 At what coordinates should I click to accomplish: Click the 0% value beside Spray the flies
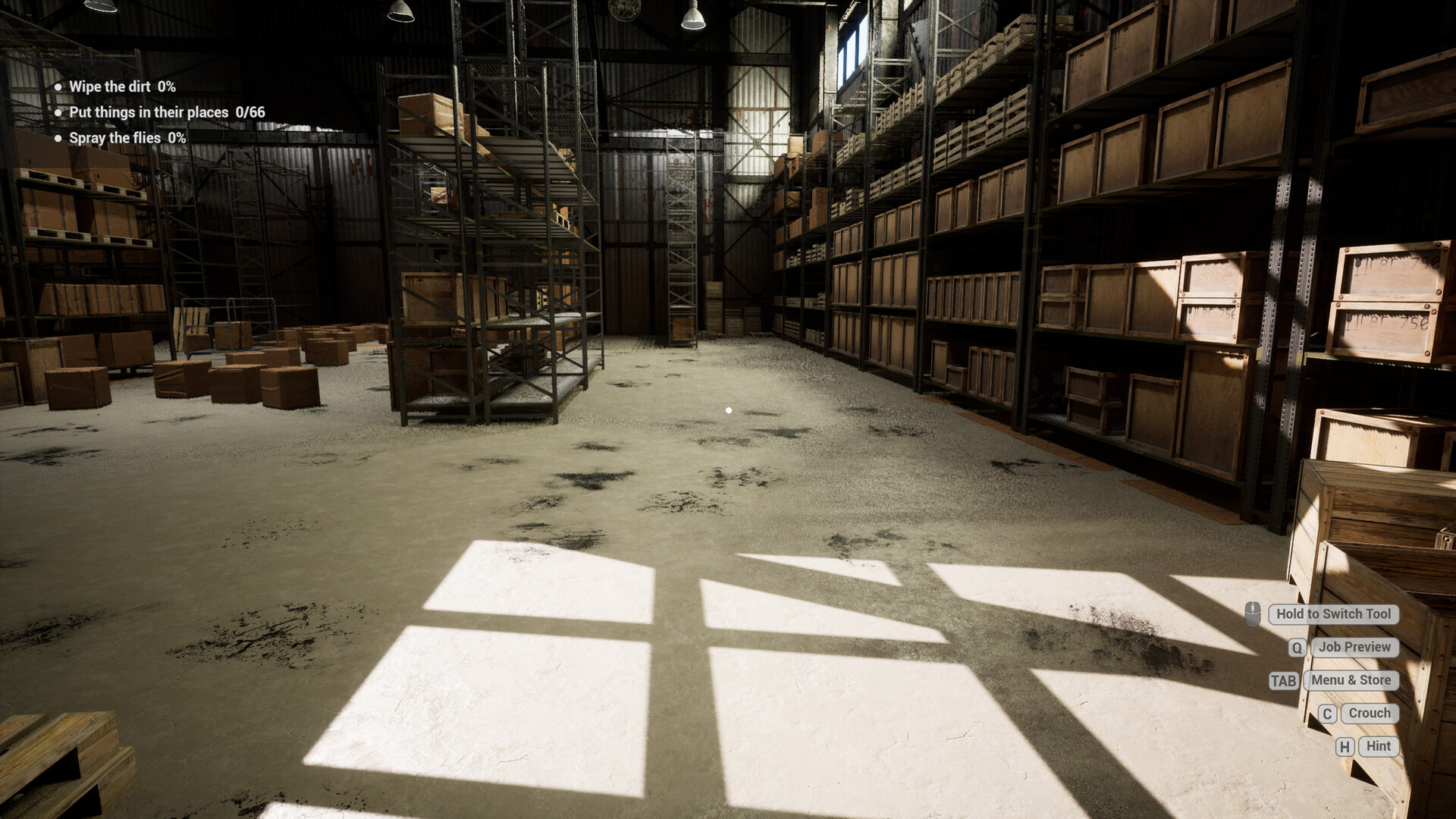[176, 138]
